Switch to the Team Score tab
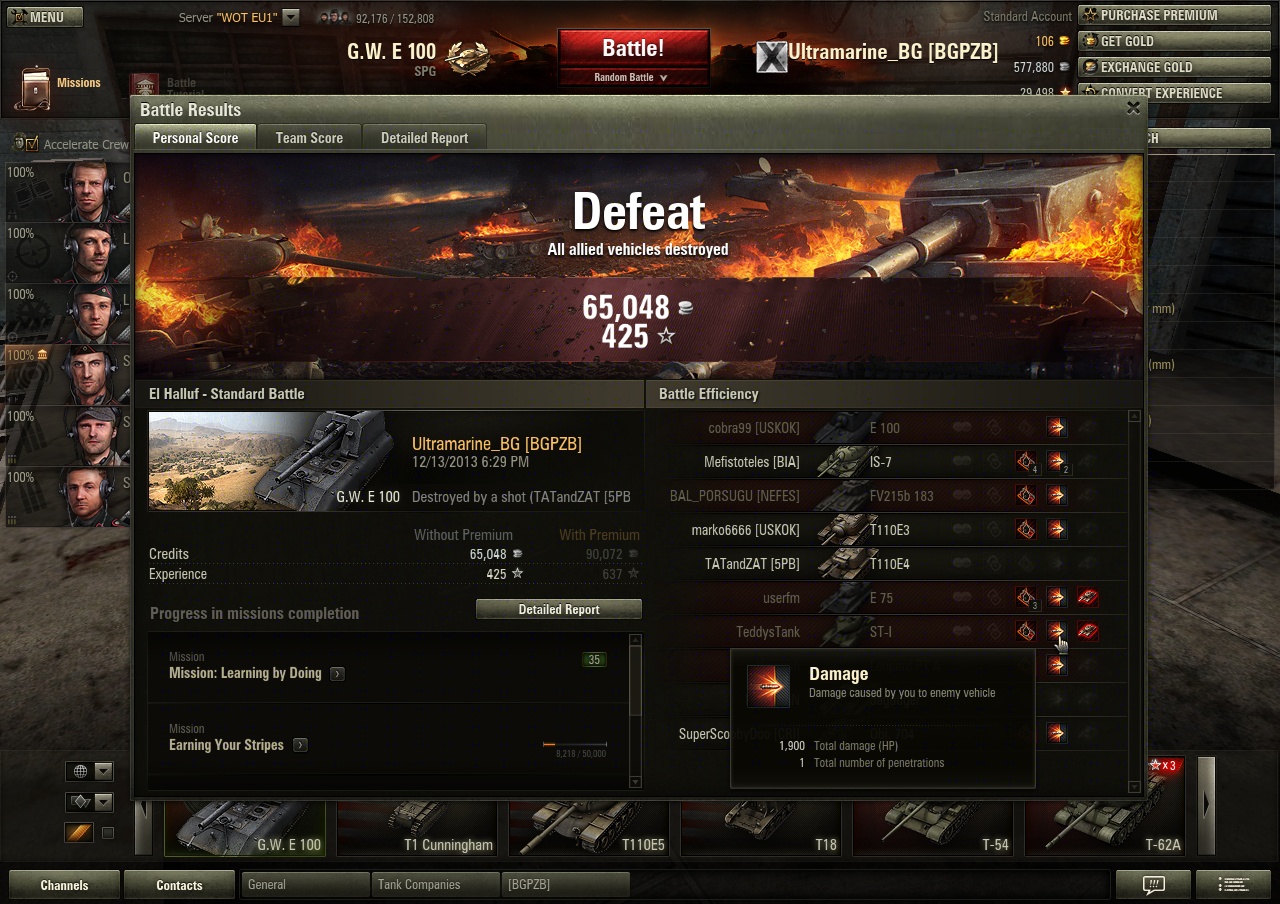 pos(309,138)
